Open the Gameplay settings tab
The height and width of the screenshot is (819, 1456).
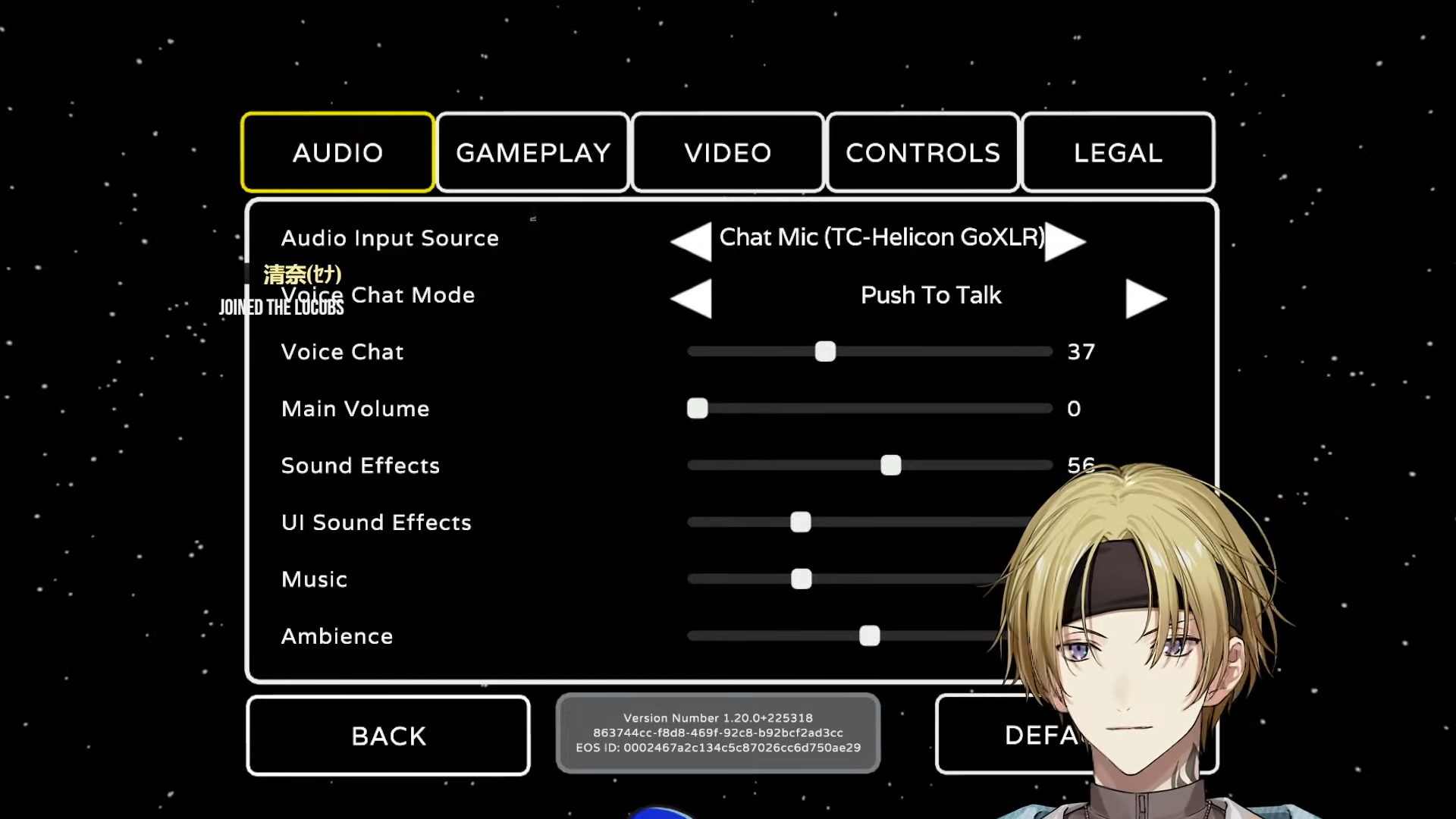tap(533, 152)
